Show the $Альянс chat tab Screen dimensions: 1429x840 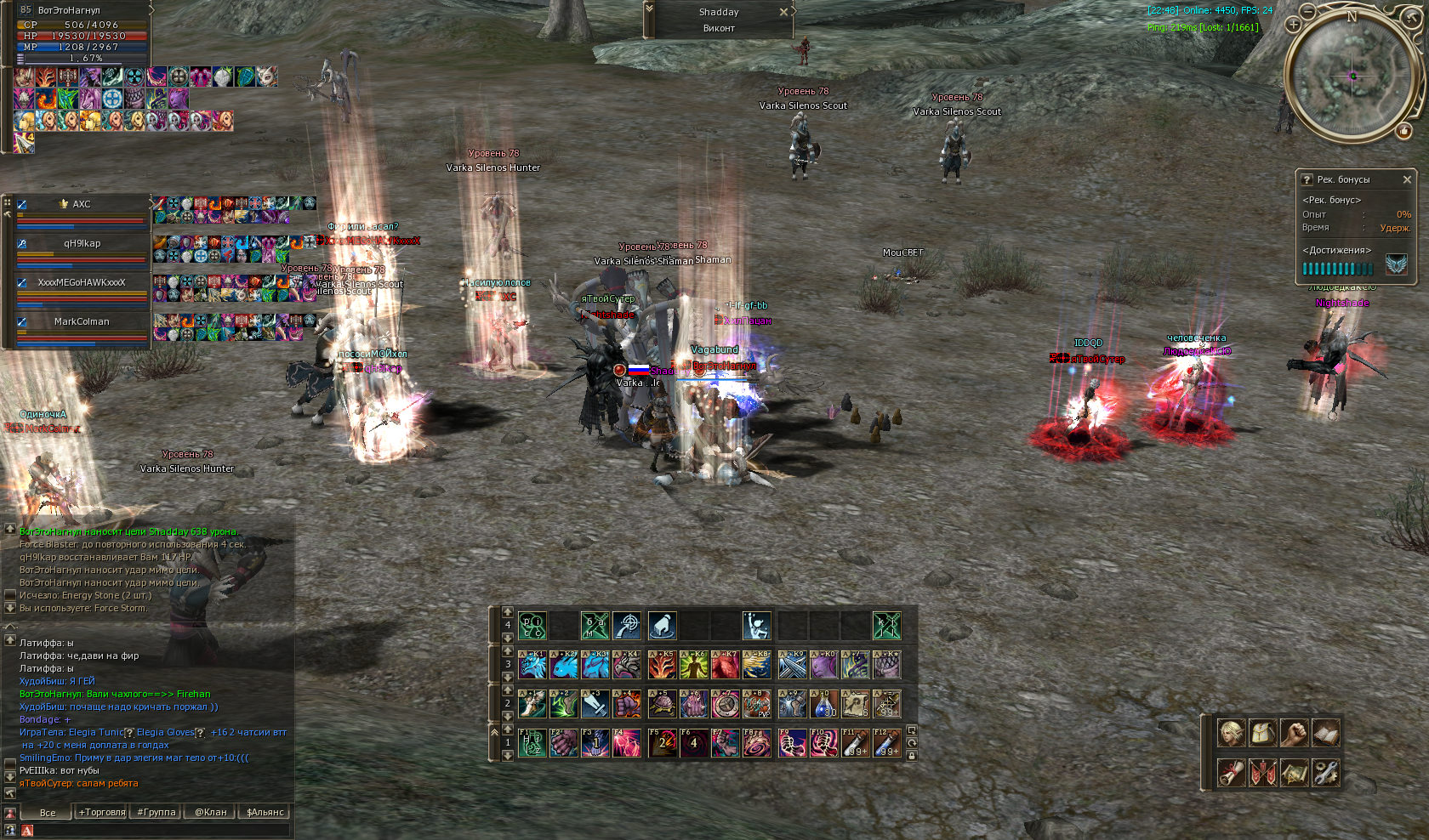[265, 812]
